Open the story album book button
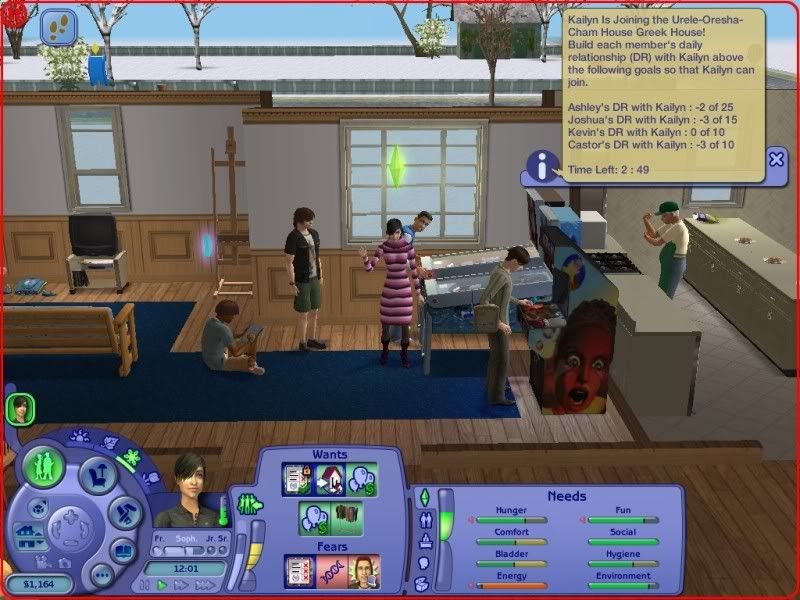Viewport: 800px width, 600px height. [x=123, y=549]
